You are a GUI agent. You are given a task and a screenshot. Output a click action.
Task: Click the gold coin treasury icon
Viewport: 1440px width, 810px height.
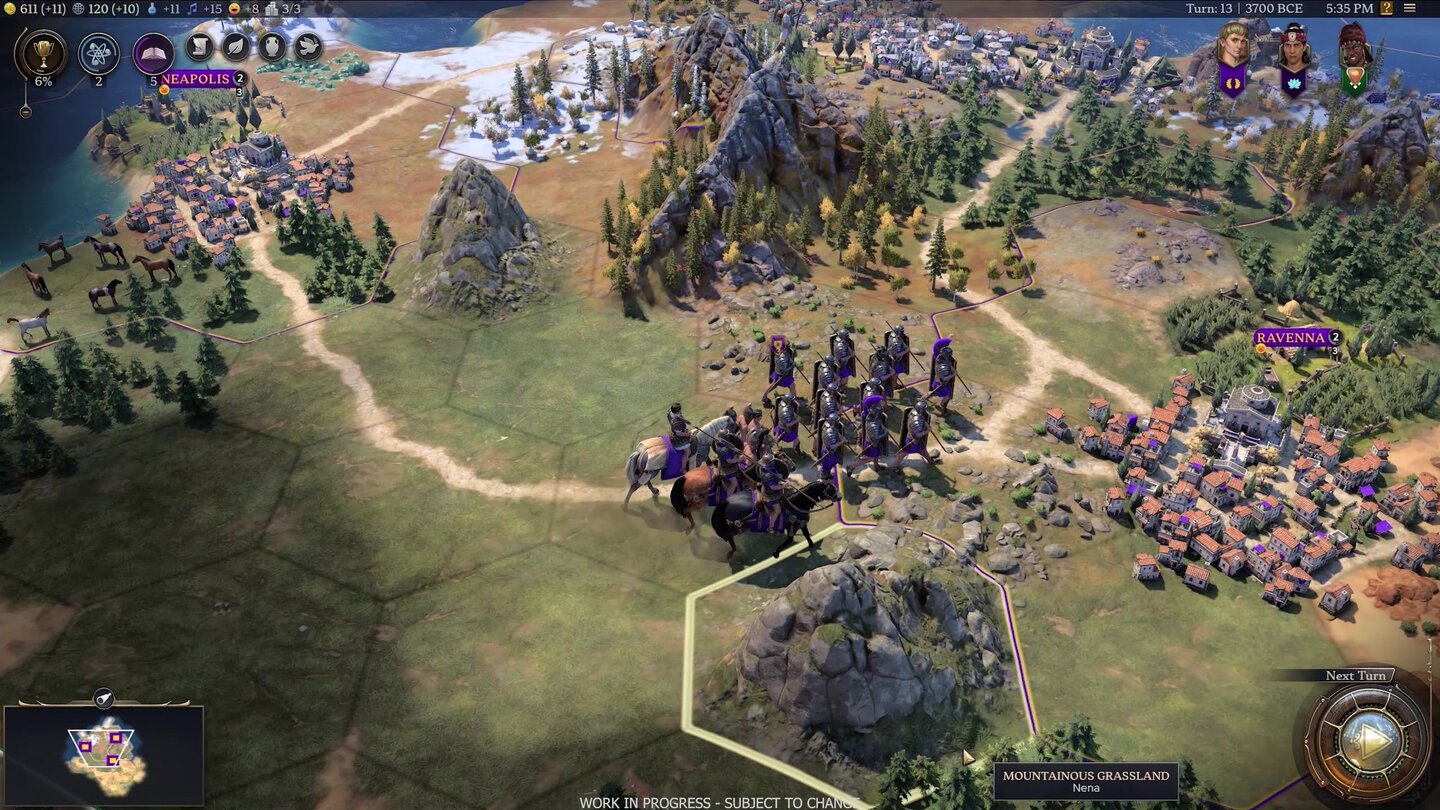point(10,9)
